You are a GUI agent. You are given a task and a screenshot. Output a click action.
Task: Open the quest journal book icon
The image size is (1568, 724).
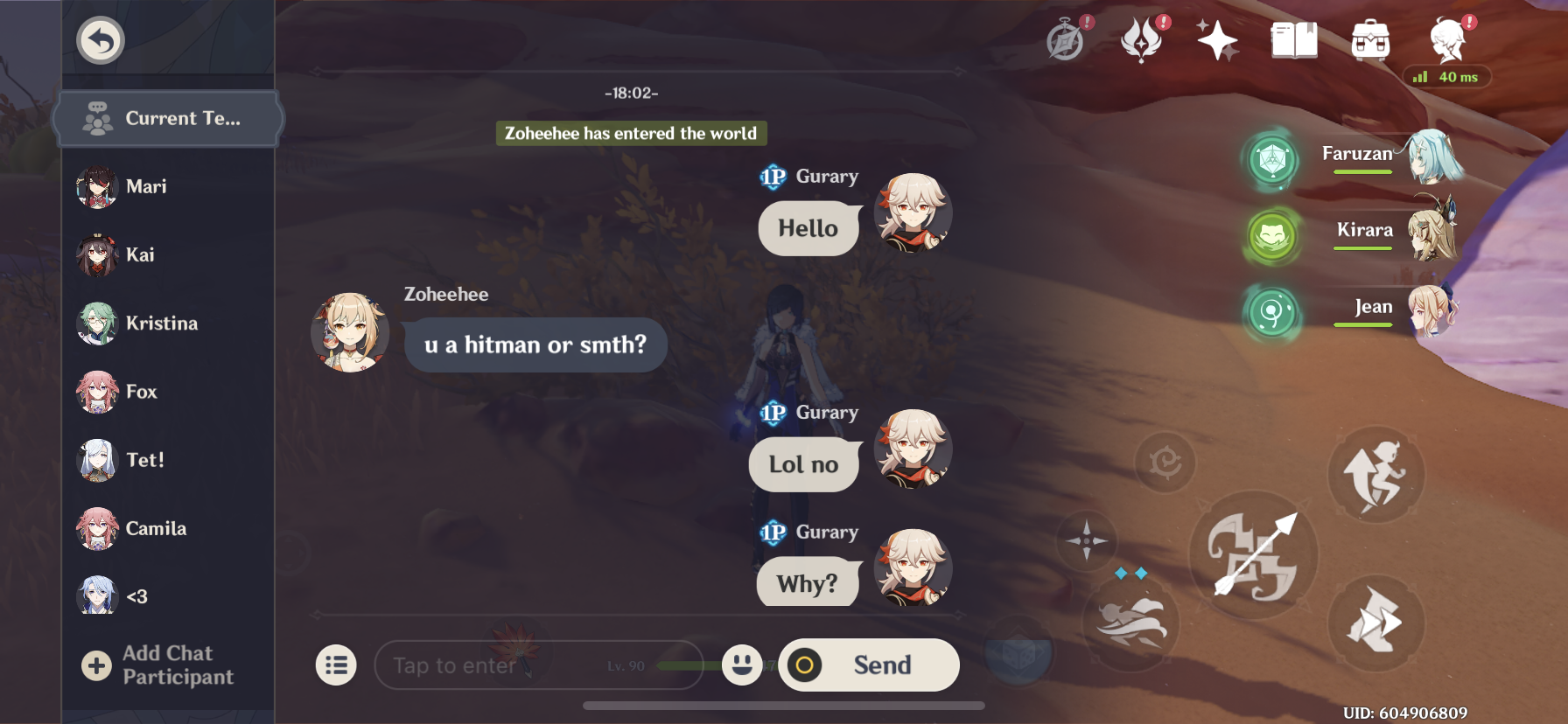click(1295, 39)
